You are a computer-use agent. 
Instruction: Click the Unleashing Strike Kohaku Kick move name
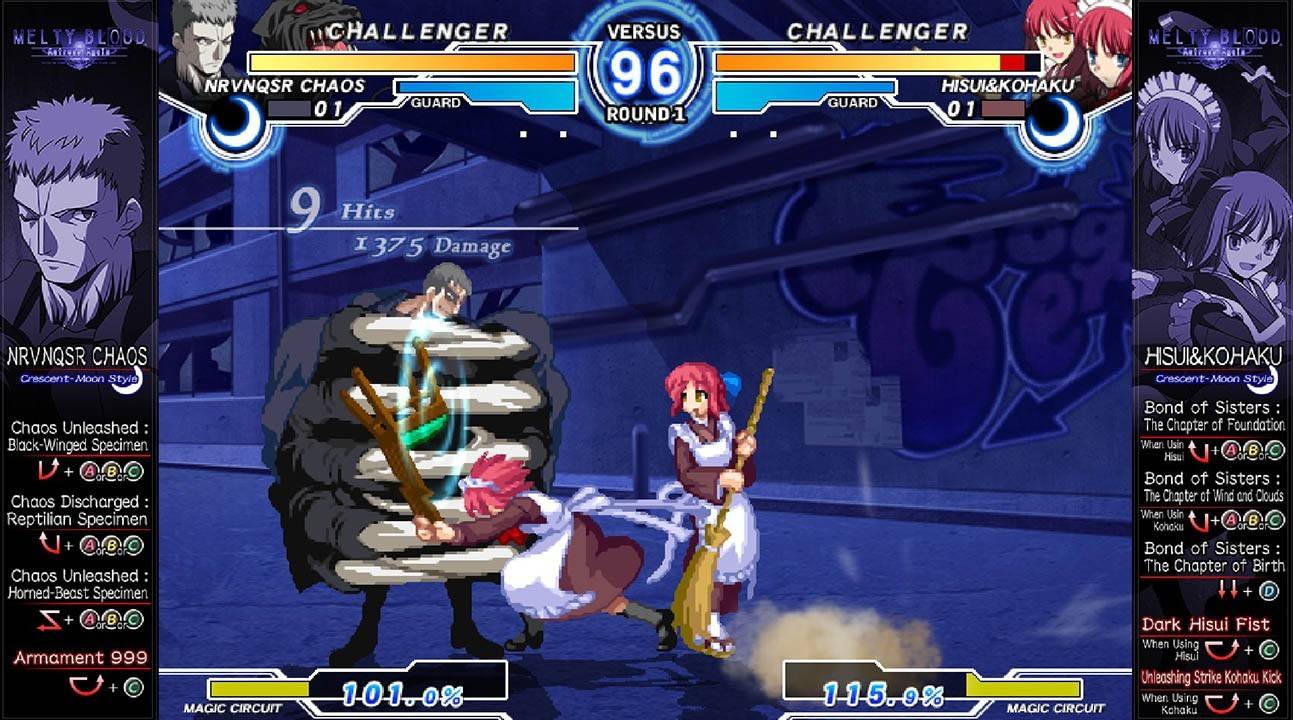pyautogui.click(x=1211, y=674)
